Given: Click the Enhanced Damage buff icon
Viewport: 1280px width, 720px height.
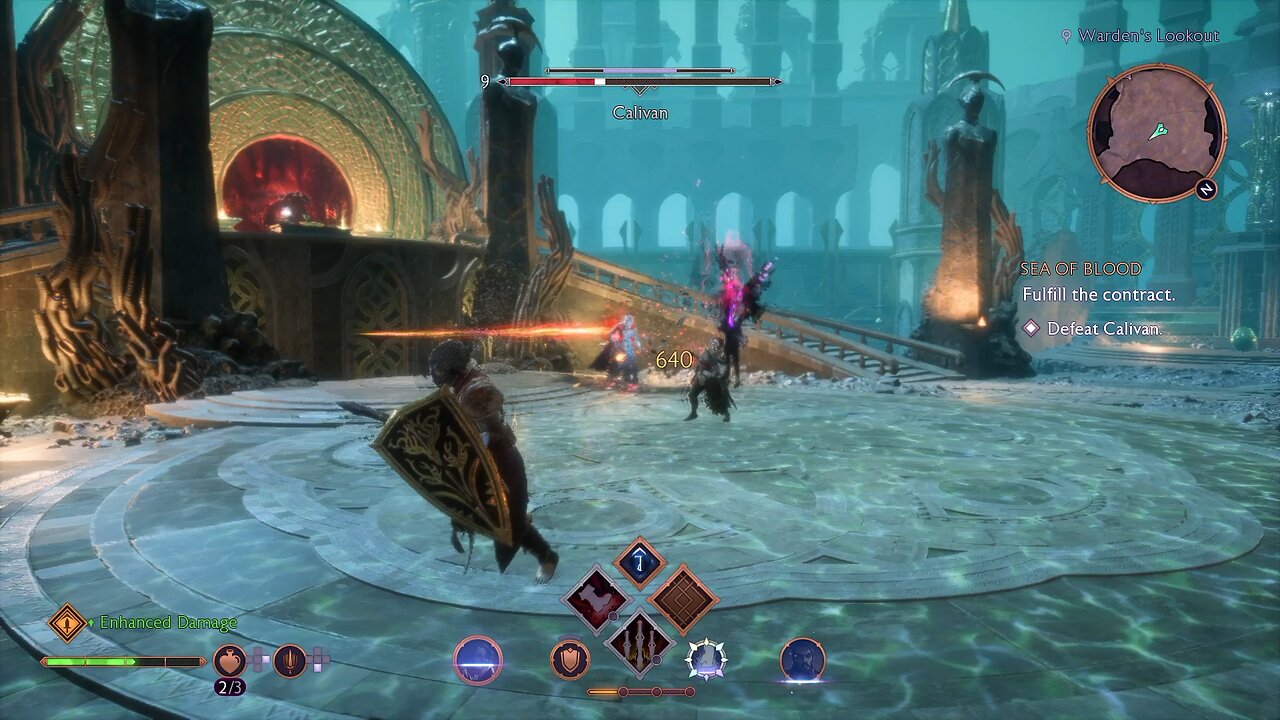Looking at the screenshot, I should click(68, 623).
